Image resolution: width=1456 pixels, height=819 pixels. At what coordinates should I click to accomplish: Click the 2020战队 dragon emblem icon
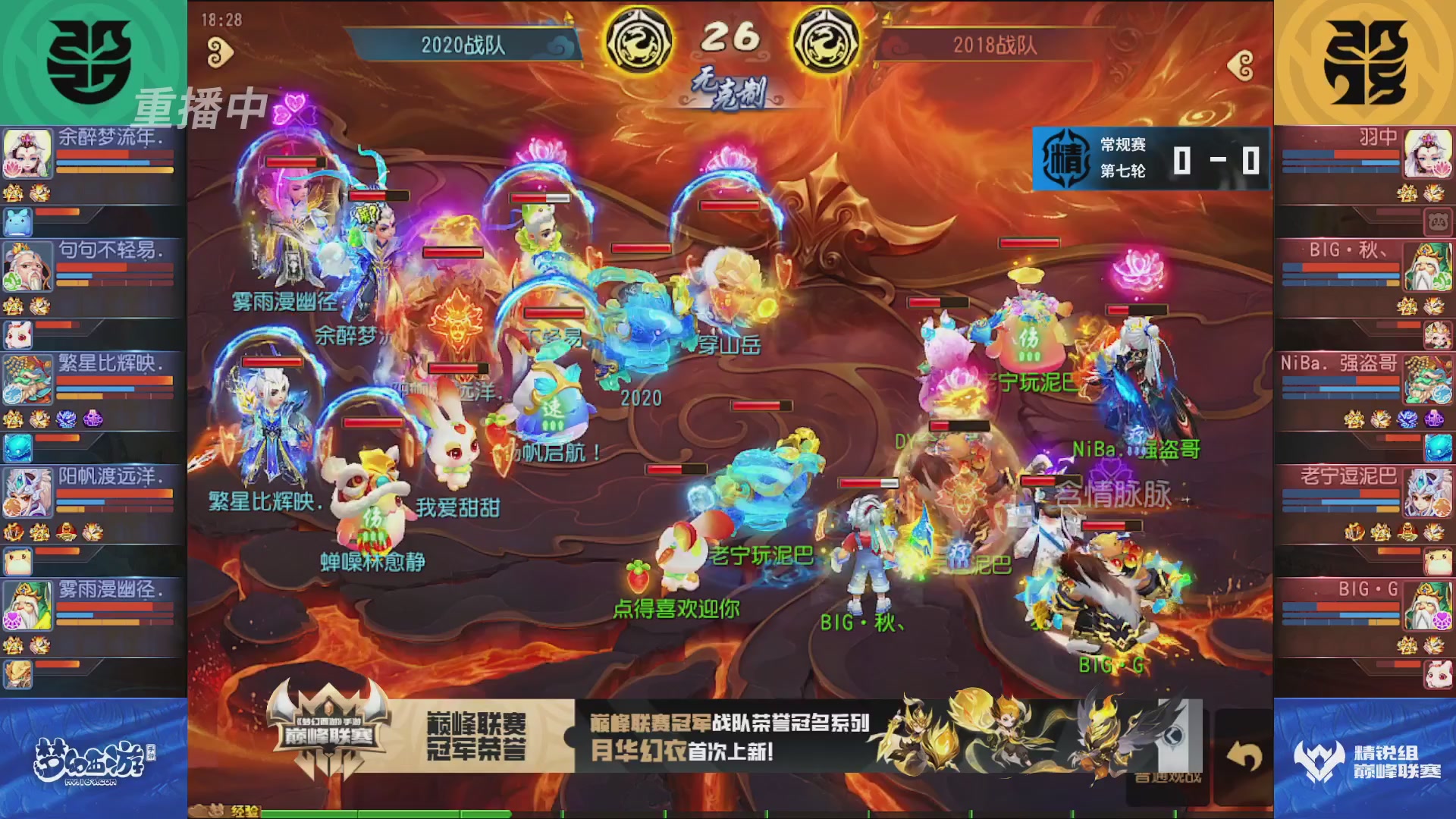click(639, 42)
